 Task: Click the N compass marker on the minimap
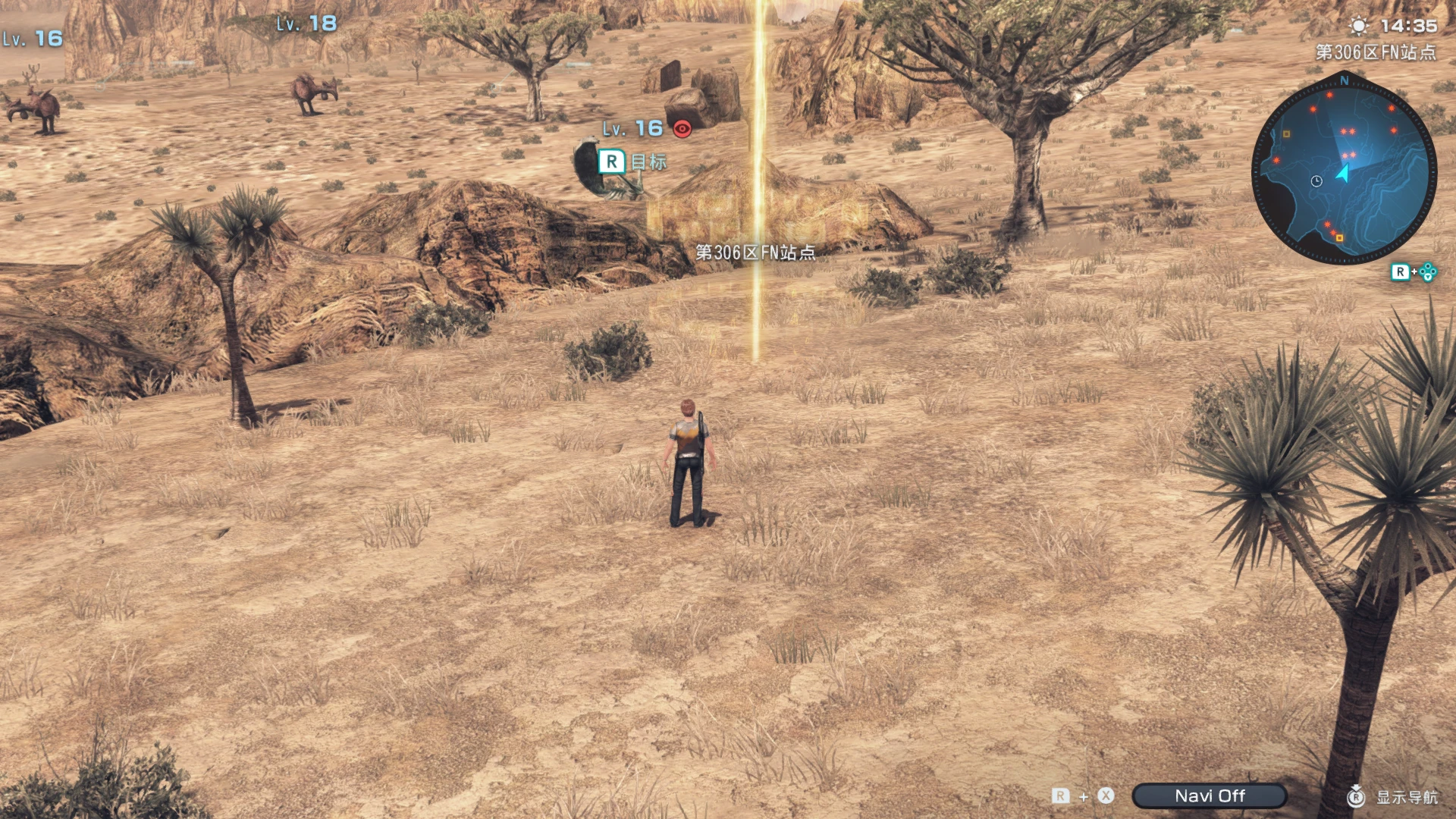pyautogui.click(x=1343, y=81)
